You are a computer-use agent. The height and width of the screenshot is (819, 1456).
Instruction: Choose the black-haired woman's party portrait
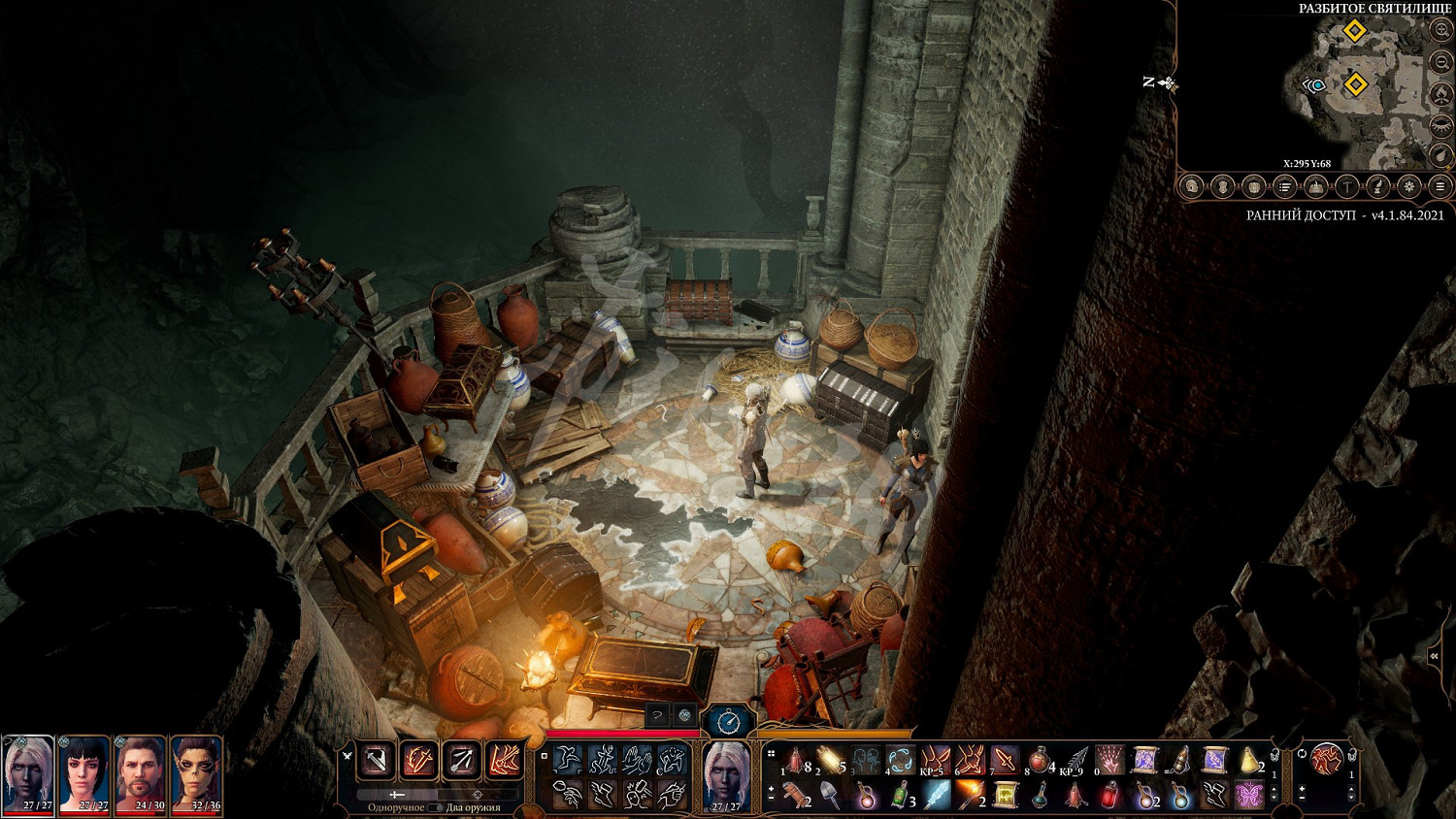[84, 772]
